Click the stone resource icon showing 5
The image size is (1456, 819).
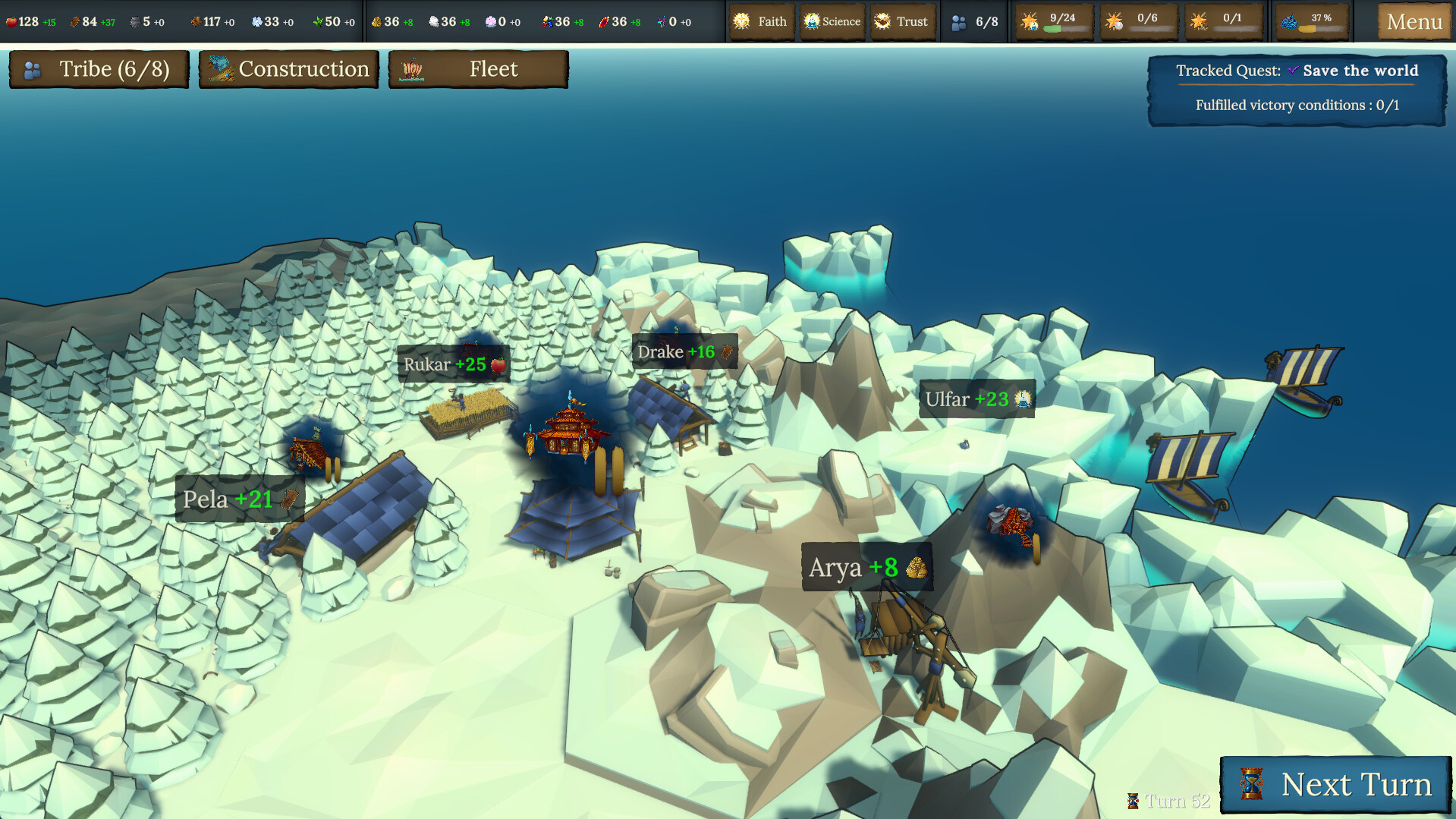(137, 21)
